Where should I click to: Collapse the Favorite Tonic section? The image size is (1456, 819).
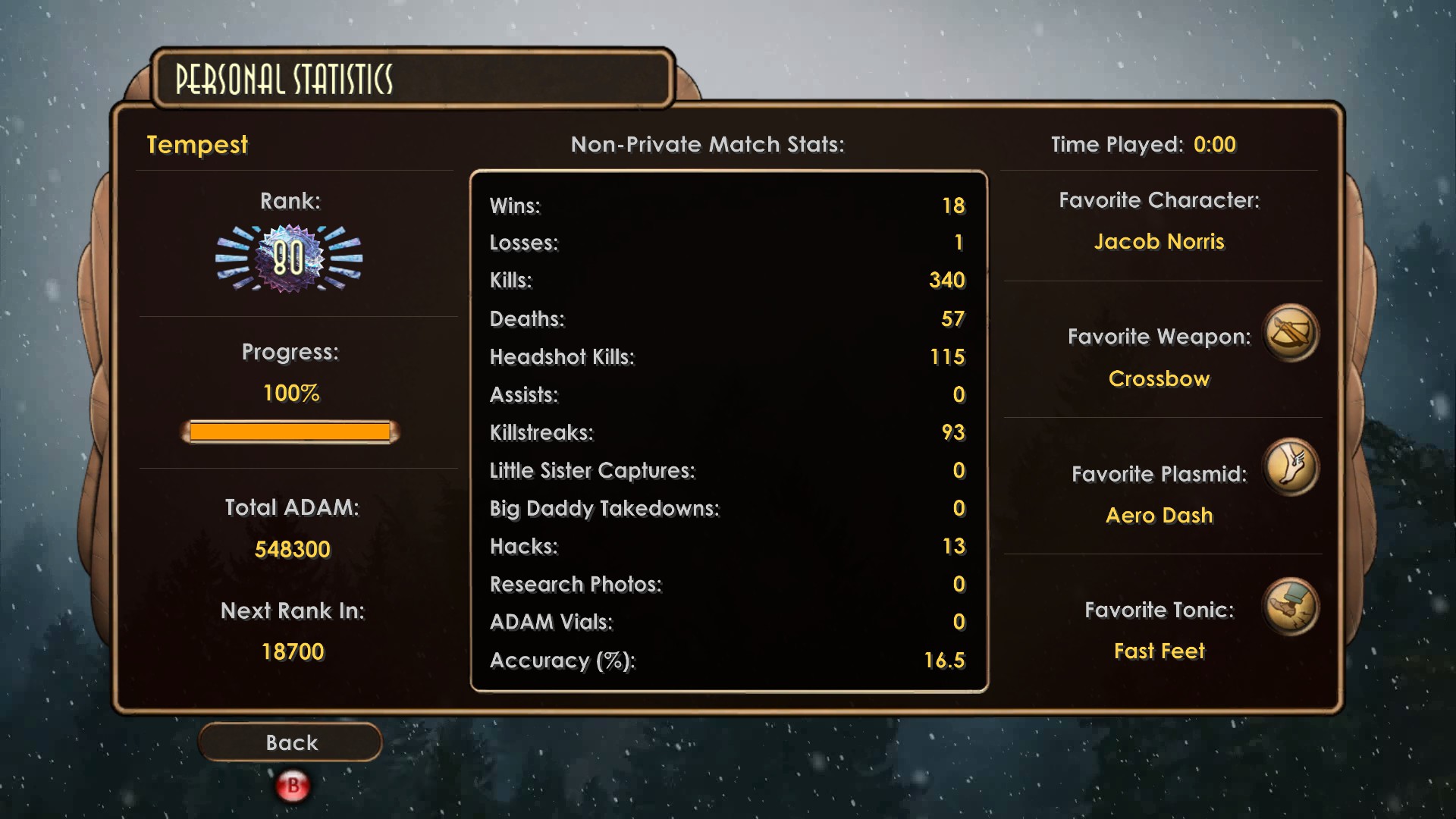(x=1159, y=609)
